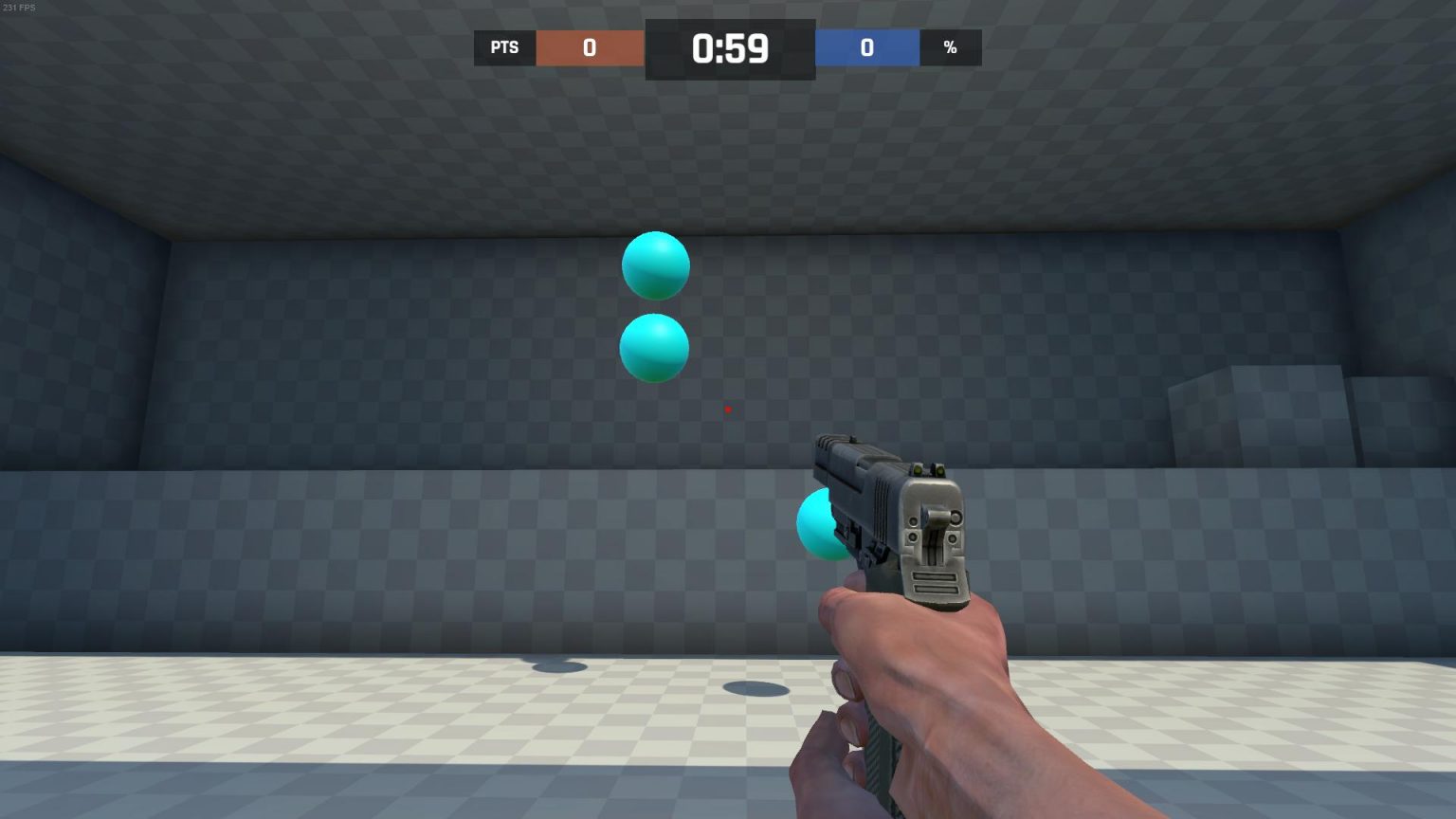Click the red dot crosshair
This screenshot has height=819, width=1456.
click(727, 409)
